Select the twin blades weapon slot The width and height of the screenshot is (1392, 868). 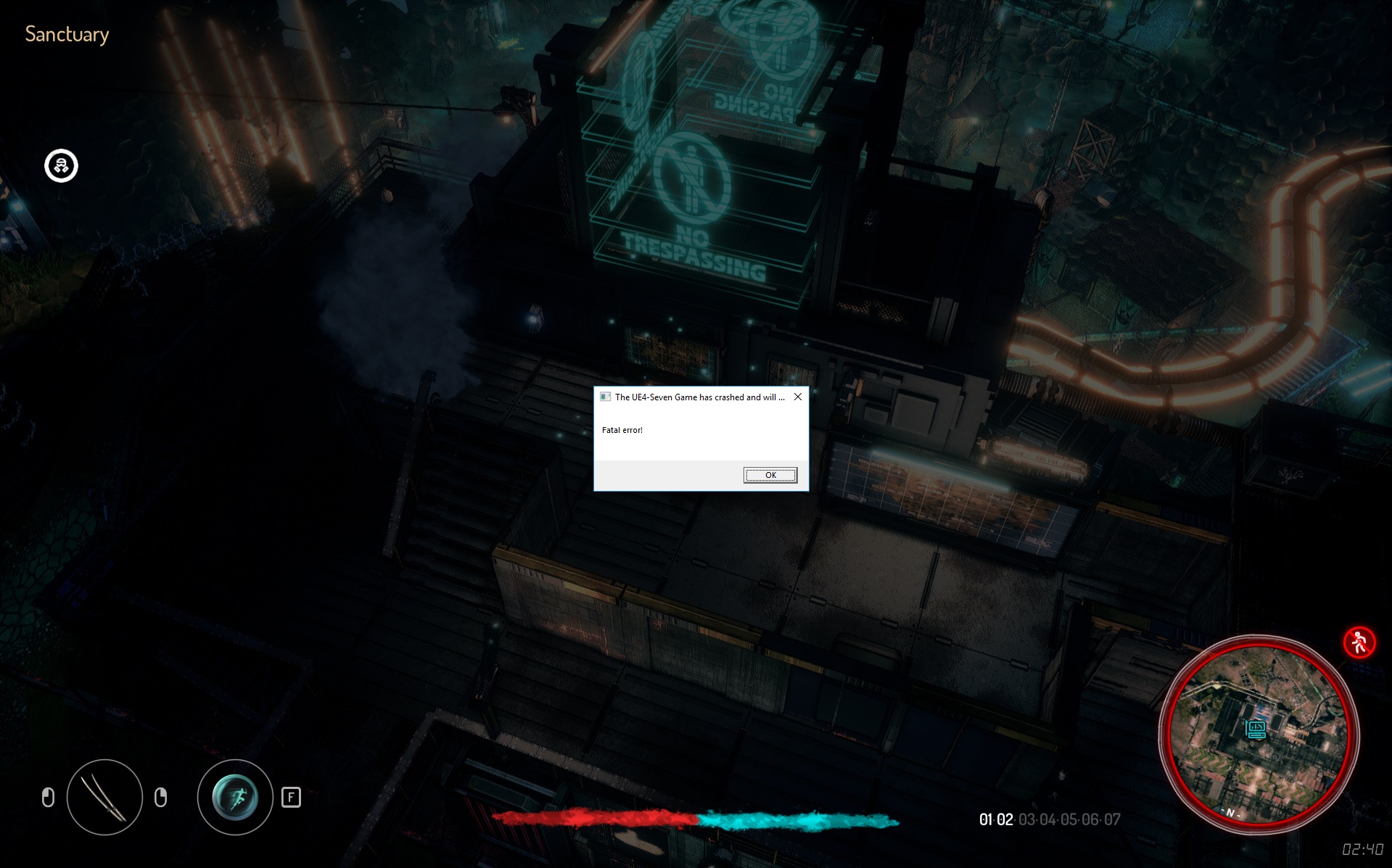104,797
